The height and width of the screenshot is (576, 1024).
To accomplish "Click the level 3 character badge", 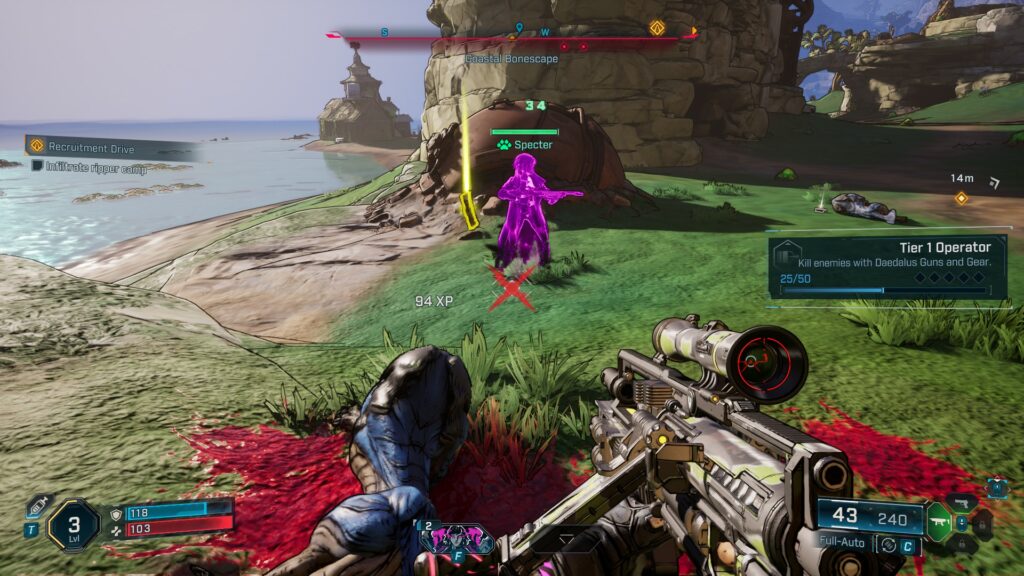I will 74,524.
